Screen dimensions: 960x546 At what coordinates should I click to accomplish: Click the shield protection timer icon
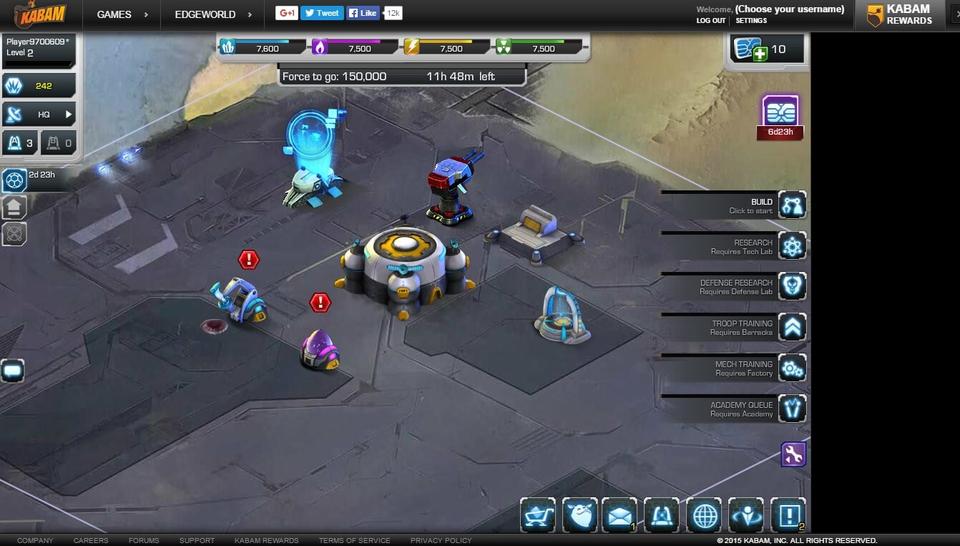point(14,180)
